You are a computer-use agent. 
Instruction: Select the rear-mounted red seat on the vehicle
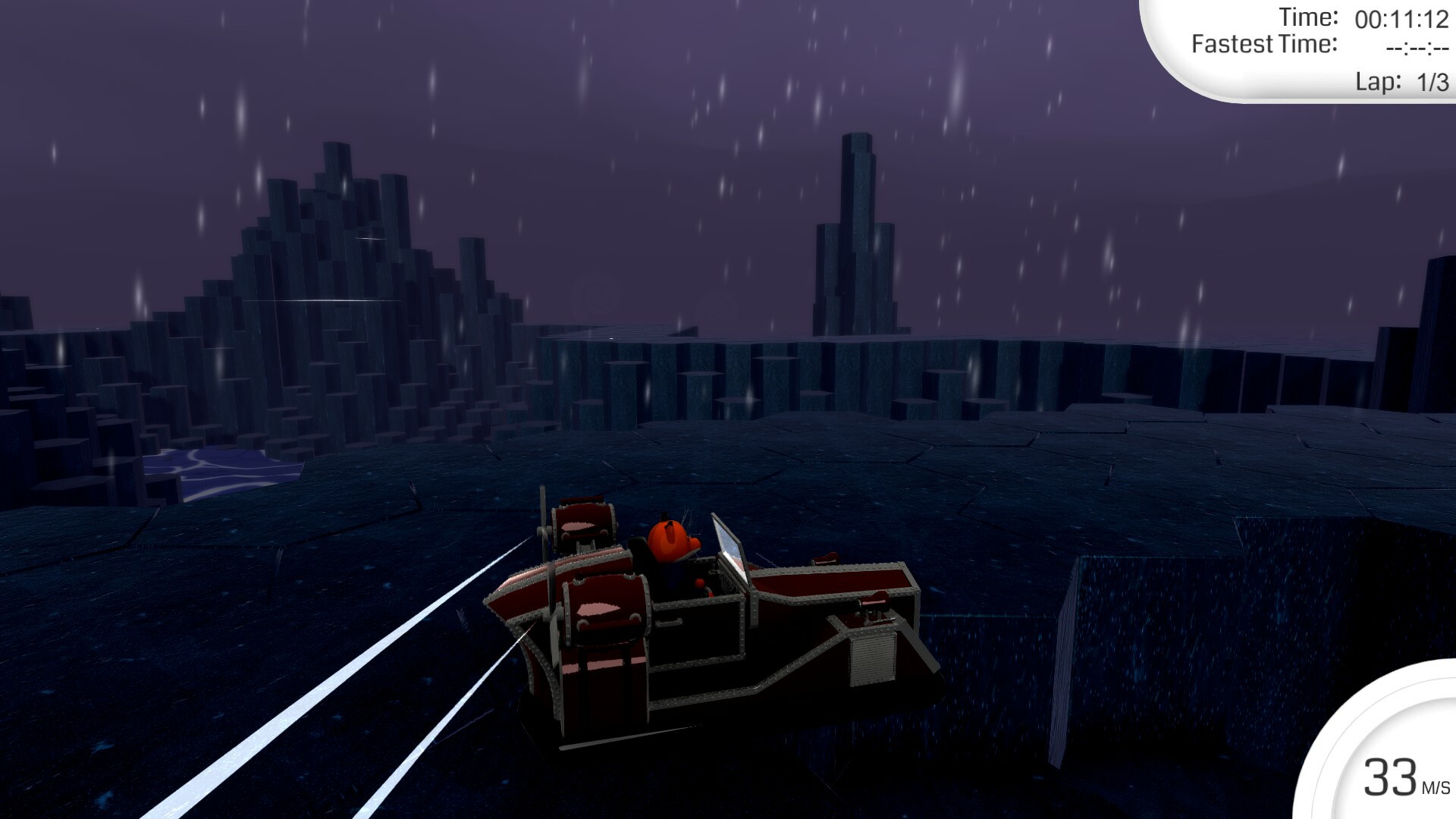pos(584,523)
